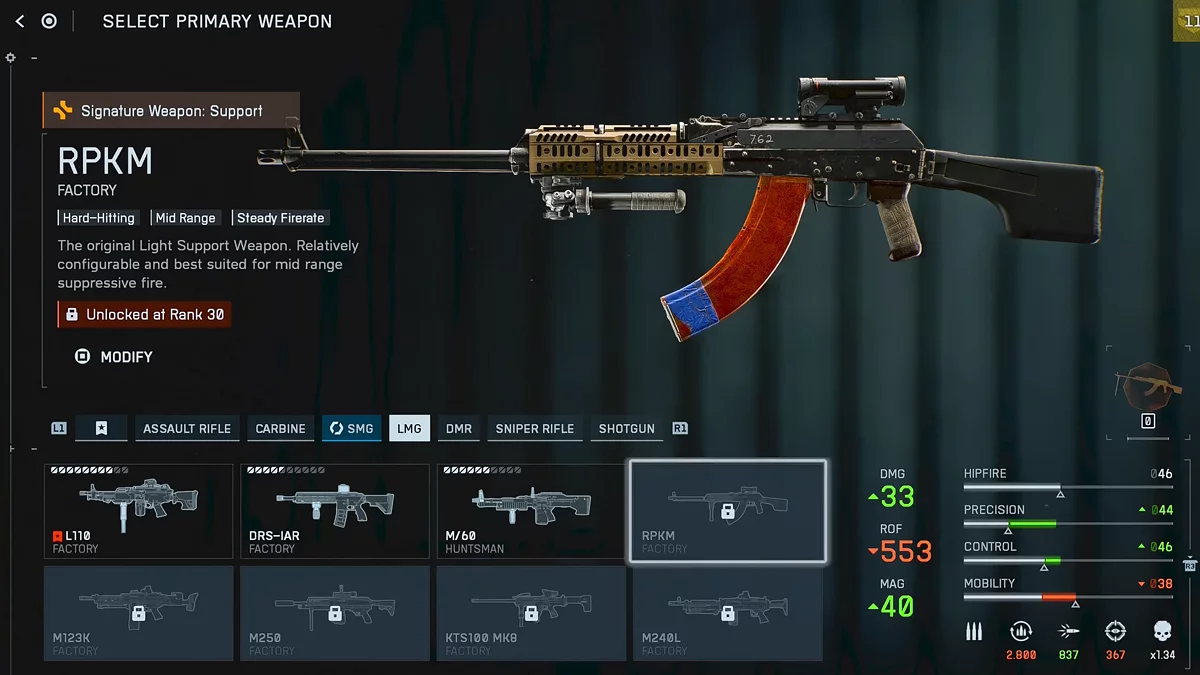View the Sniper Rifle category
Screen dimensions: 1200x675
coord(535,428)
